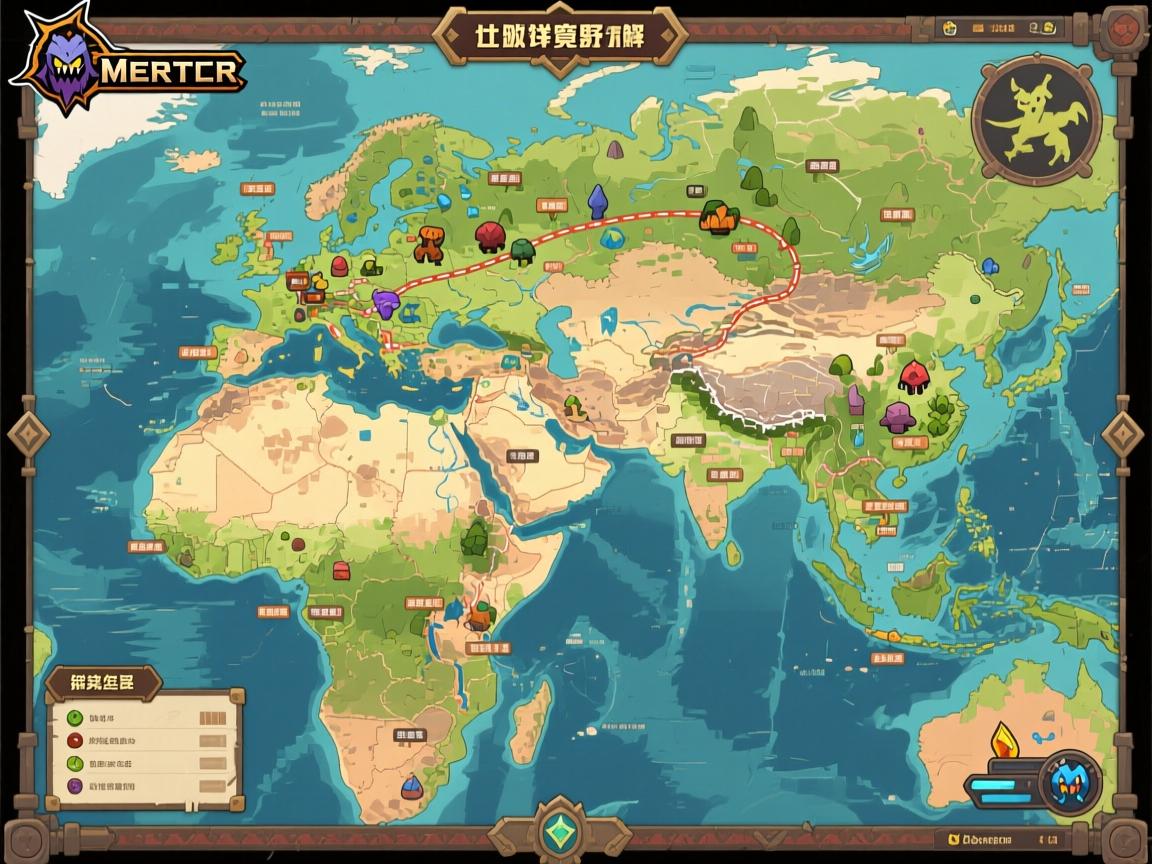Click the green gem at the bottom center
The image size is (1152, 864).
[x=559, y=831]
